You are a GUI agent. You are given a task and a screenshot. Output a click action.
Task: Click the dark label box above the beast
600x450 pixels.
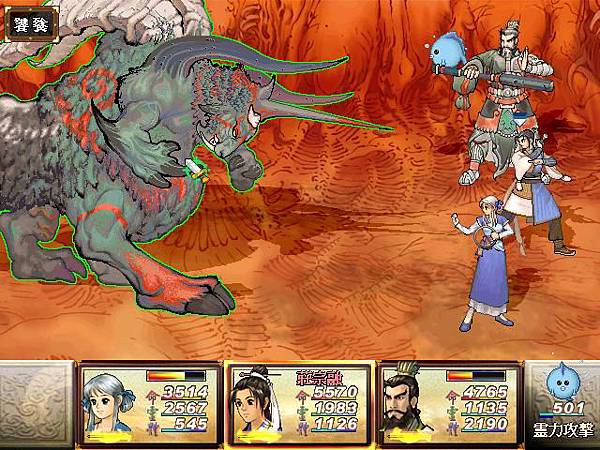click(x=28, y=22)
